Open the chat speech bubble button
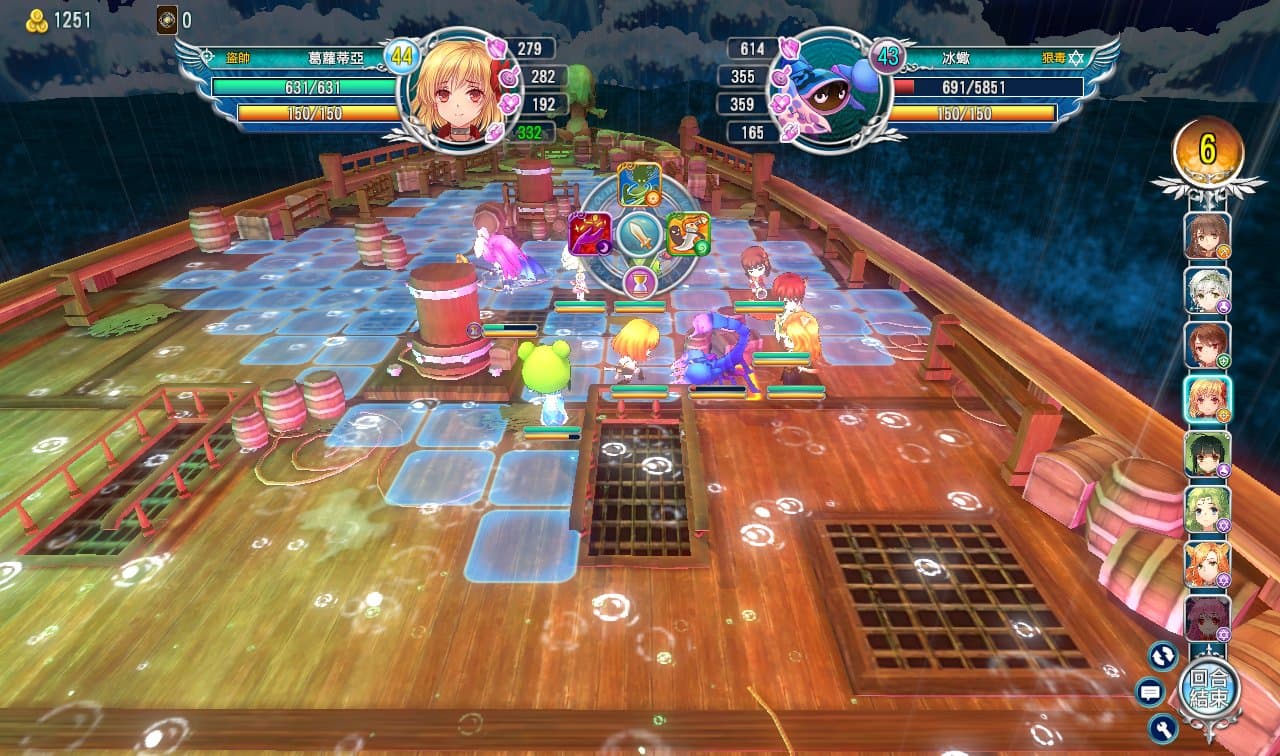The image size is (1280, 756). coord(1150,691)
